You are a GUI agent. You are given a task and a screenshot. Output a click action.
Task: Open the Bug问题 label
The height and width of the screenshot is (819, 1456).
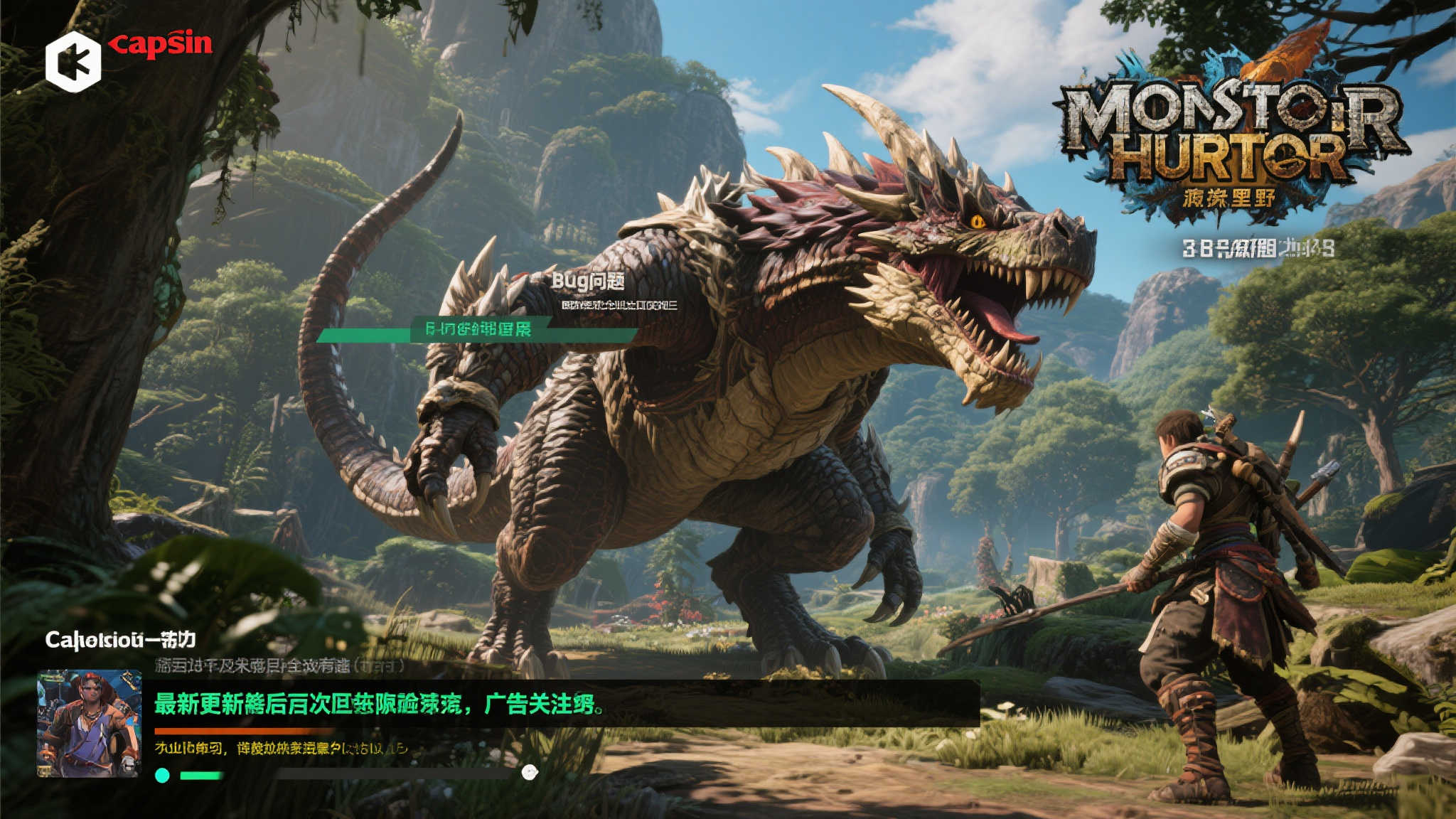point(588,282)
